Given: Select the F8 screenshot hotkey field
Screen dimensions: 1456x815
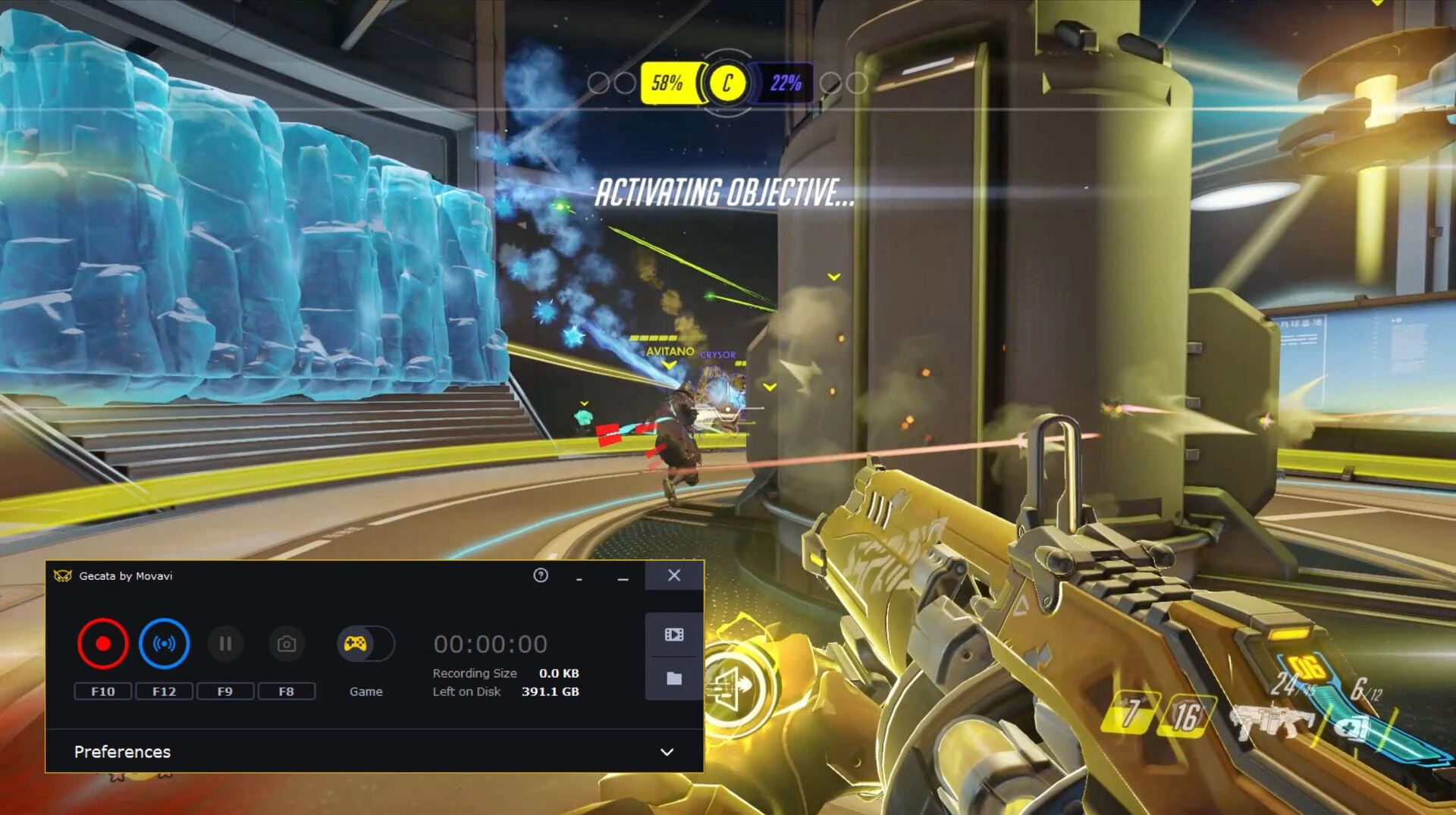Looking at the screenshot, I should click(286, 691).
